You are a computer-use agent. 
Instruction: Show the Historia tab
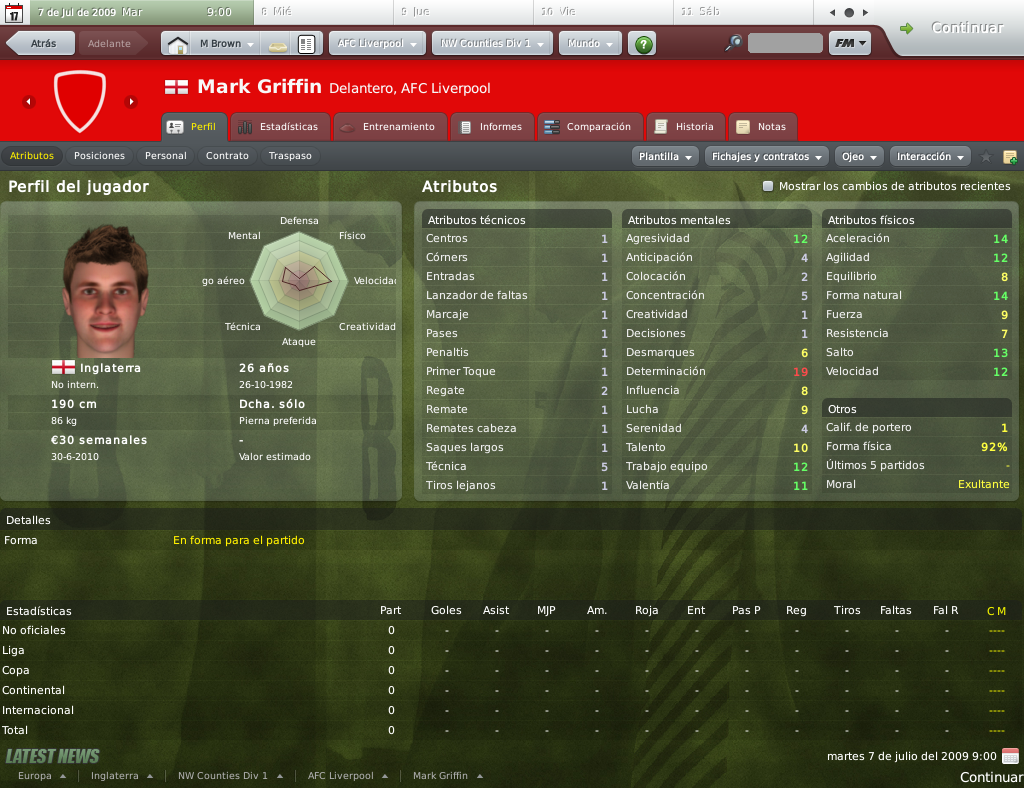point(685,127)
